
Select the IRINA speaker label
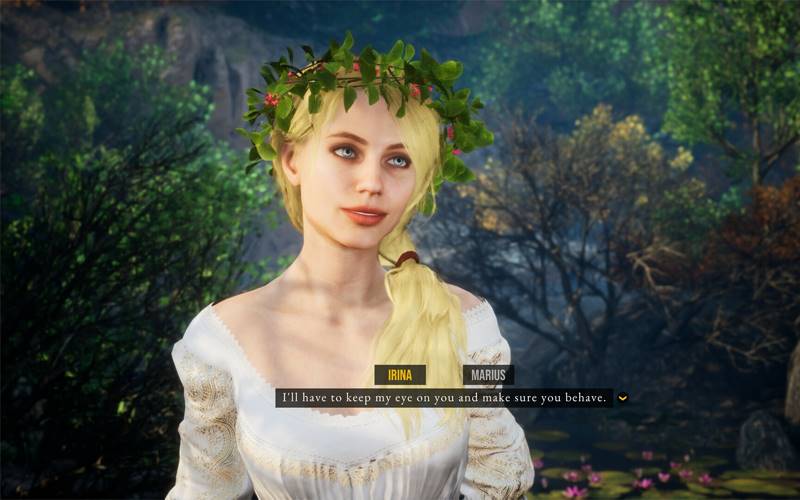tap(400, 375)
